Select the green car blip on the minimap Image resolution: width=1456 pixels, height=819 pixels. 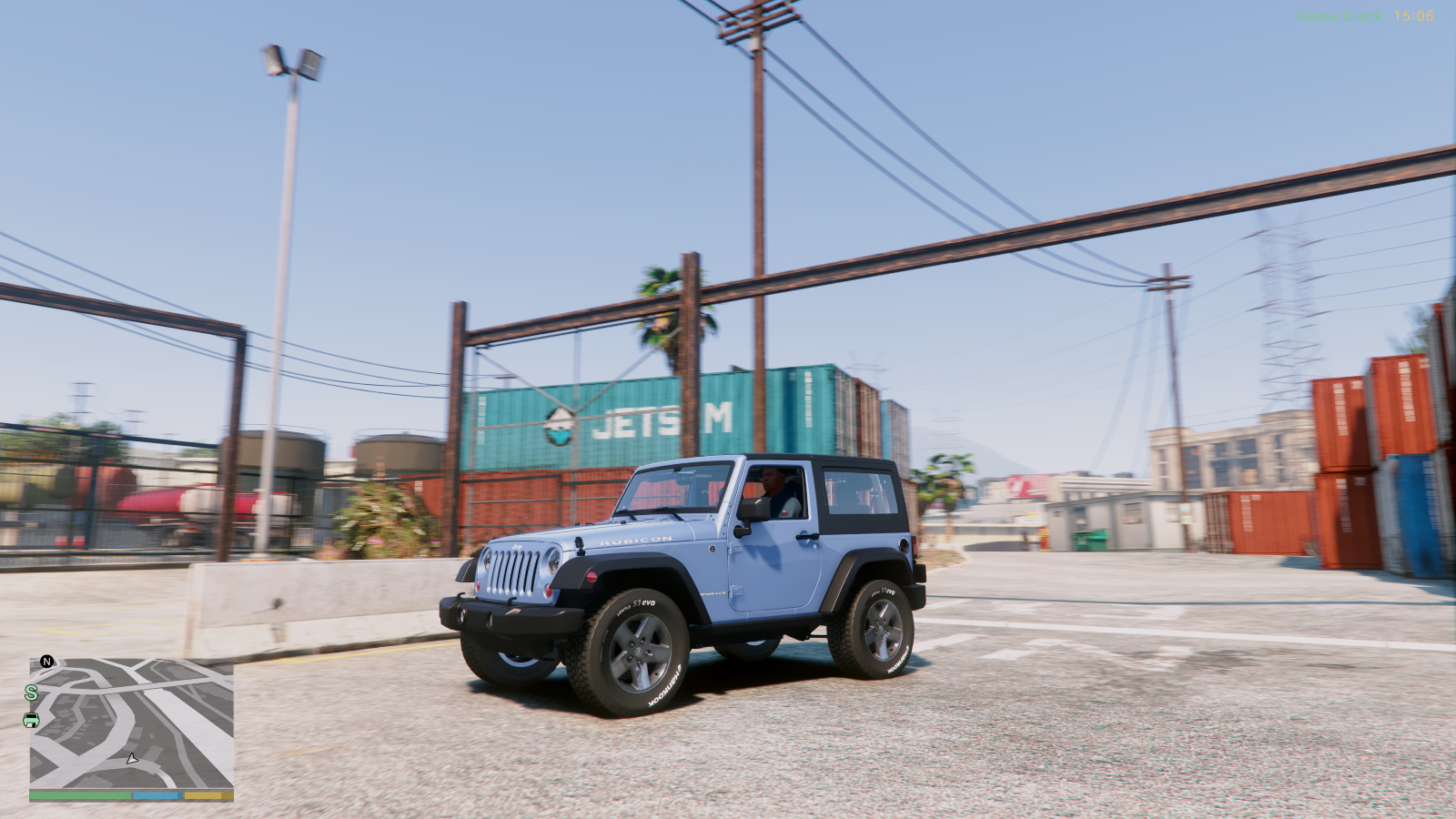31,720
